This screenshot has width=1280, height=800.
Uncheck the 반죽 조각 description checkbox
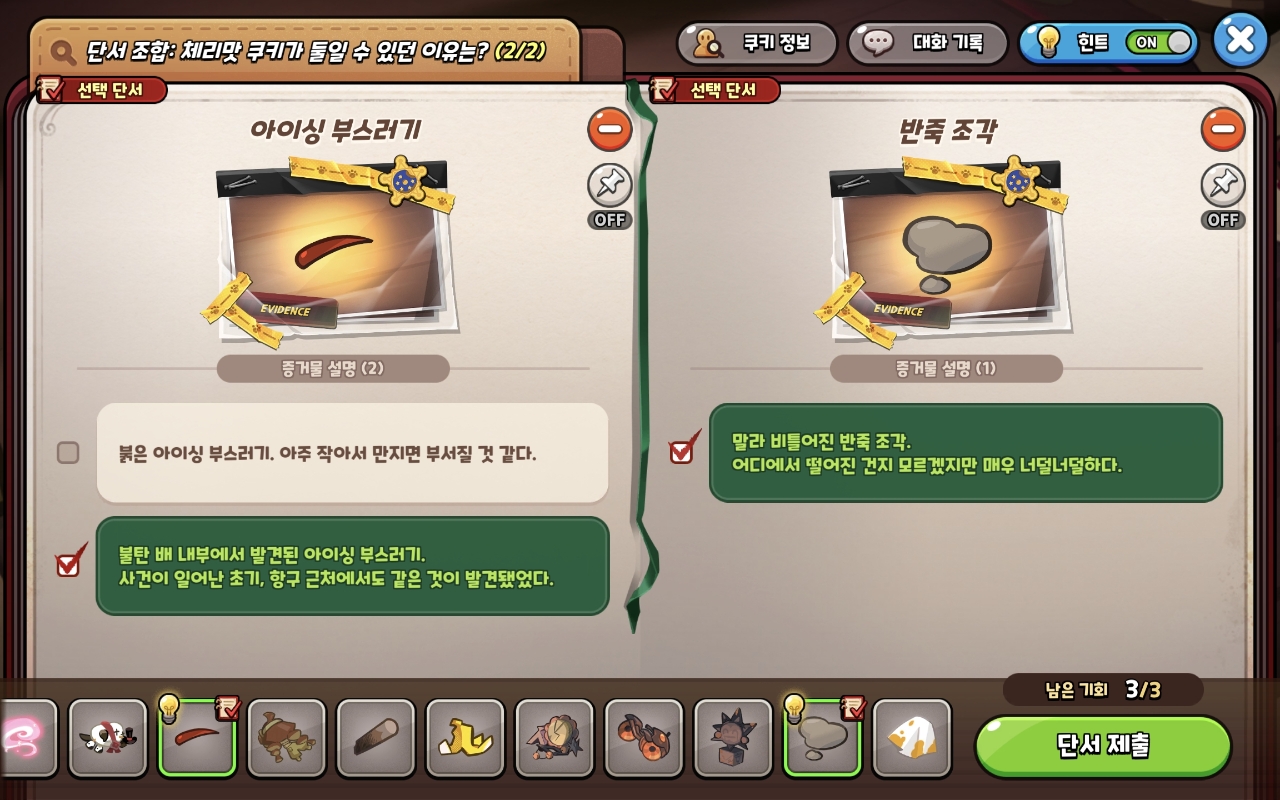click(x=681, y=450)
